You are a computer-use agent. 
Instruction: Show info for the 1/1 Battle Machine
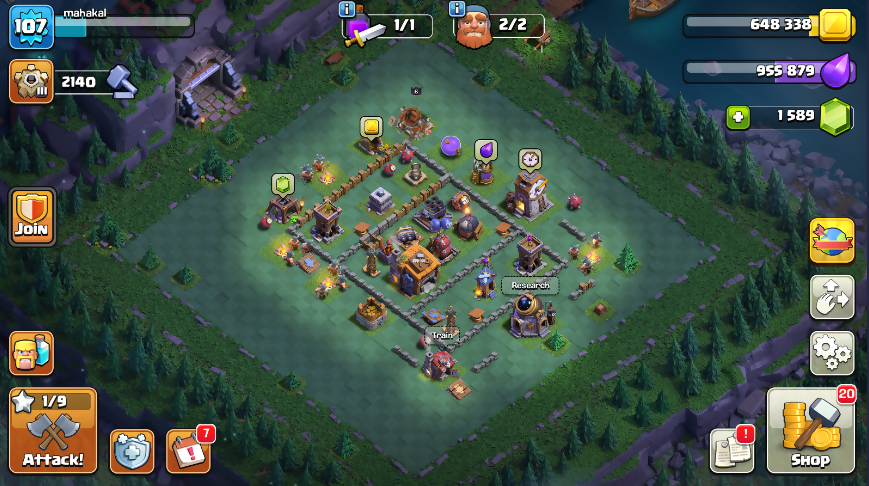click(x=347, y=9)
